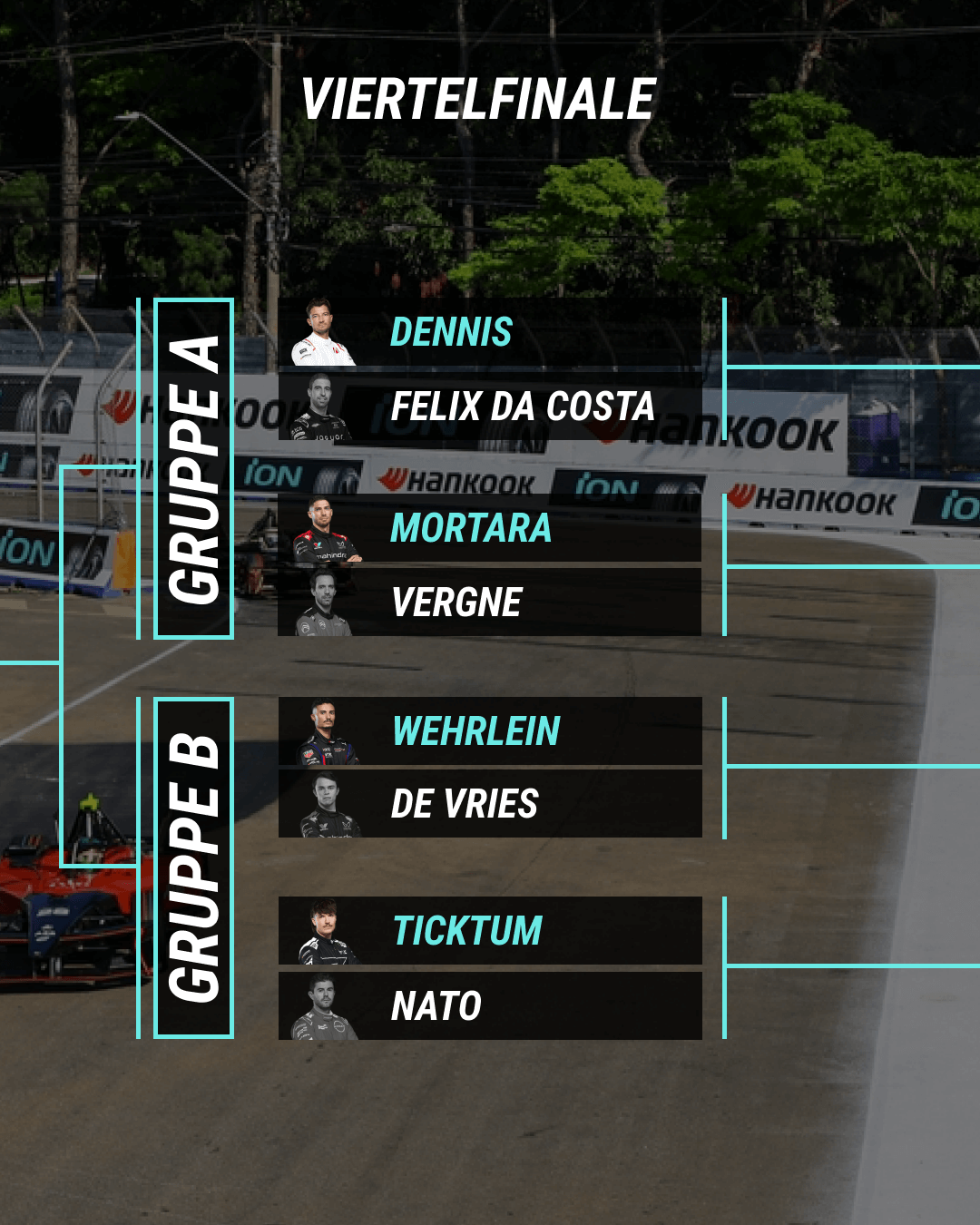Select the Dennis driver row

tap(490, 332)
